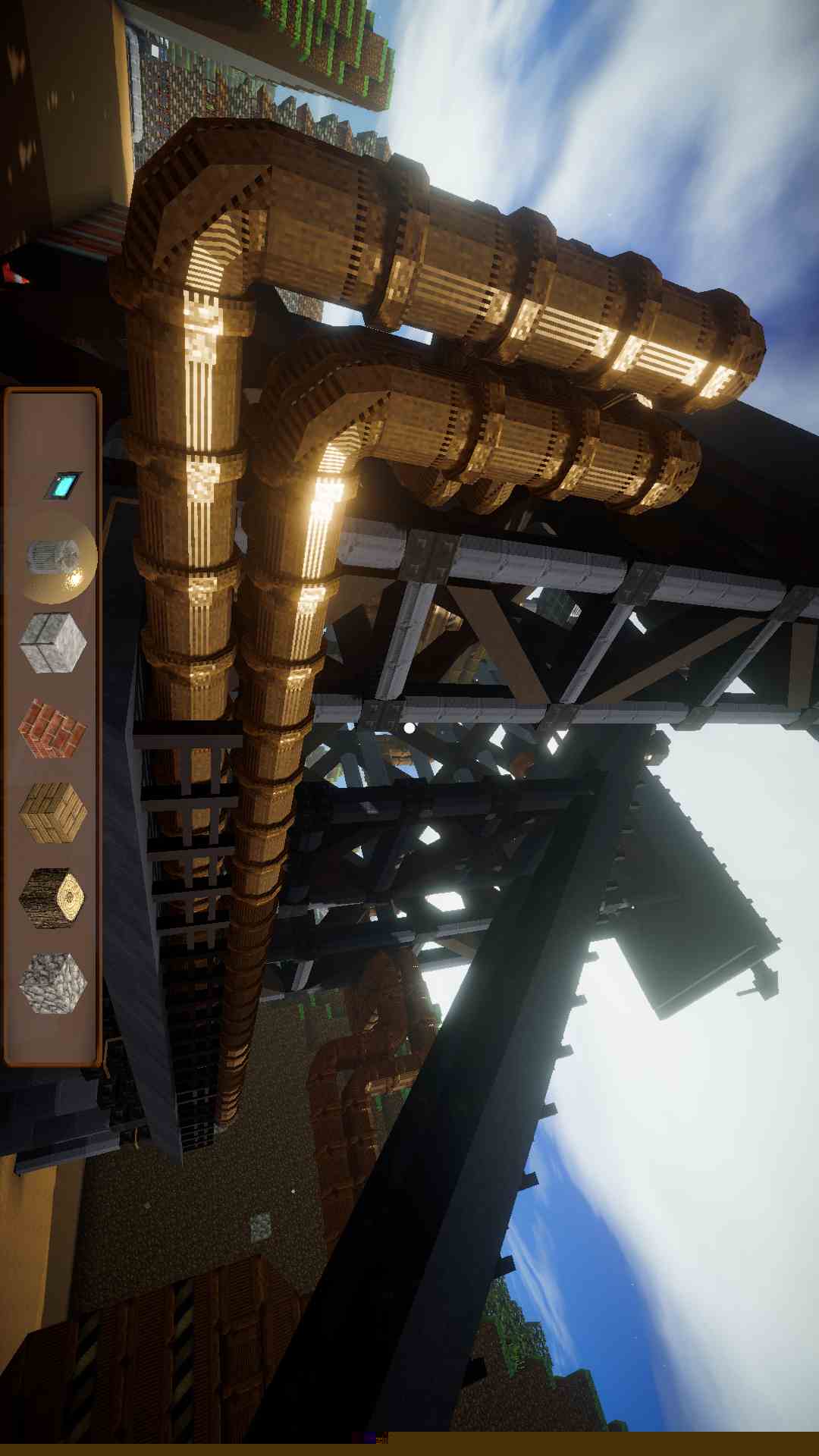Select the cobblestone block slot
The width and height of the screenshot is (819, 1456).
[52, 983]
